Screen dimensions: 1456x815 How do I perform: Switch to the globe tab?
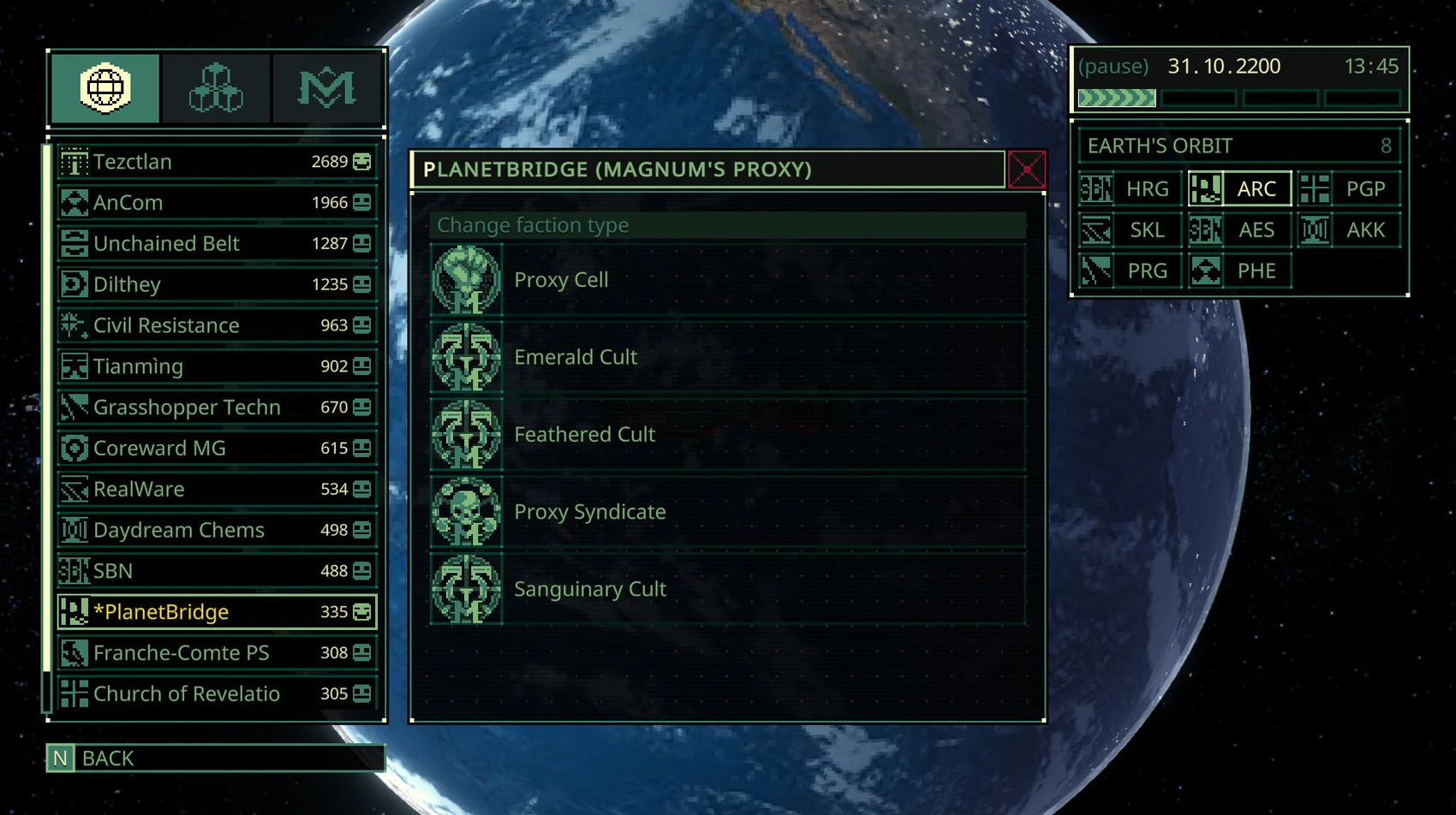(x=105, y=88)
